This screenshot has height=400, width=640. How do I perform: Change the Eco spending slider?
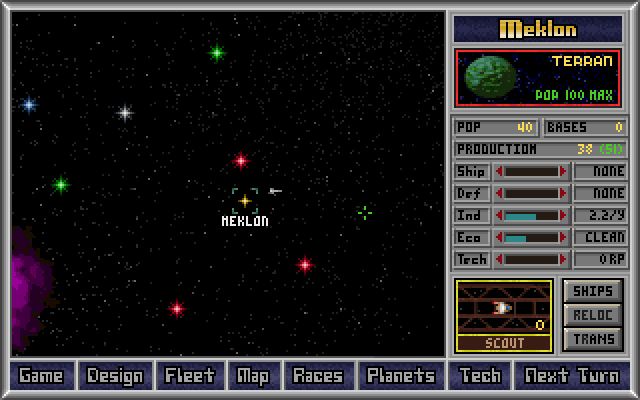pyautogui.click(x=531, y=237)
